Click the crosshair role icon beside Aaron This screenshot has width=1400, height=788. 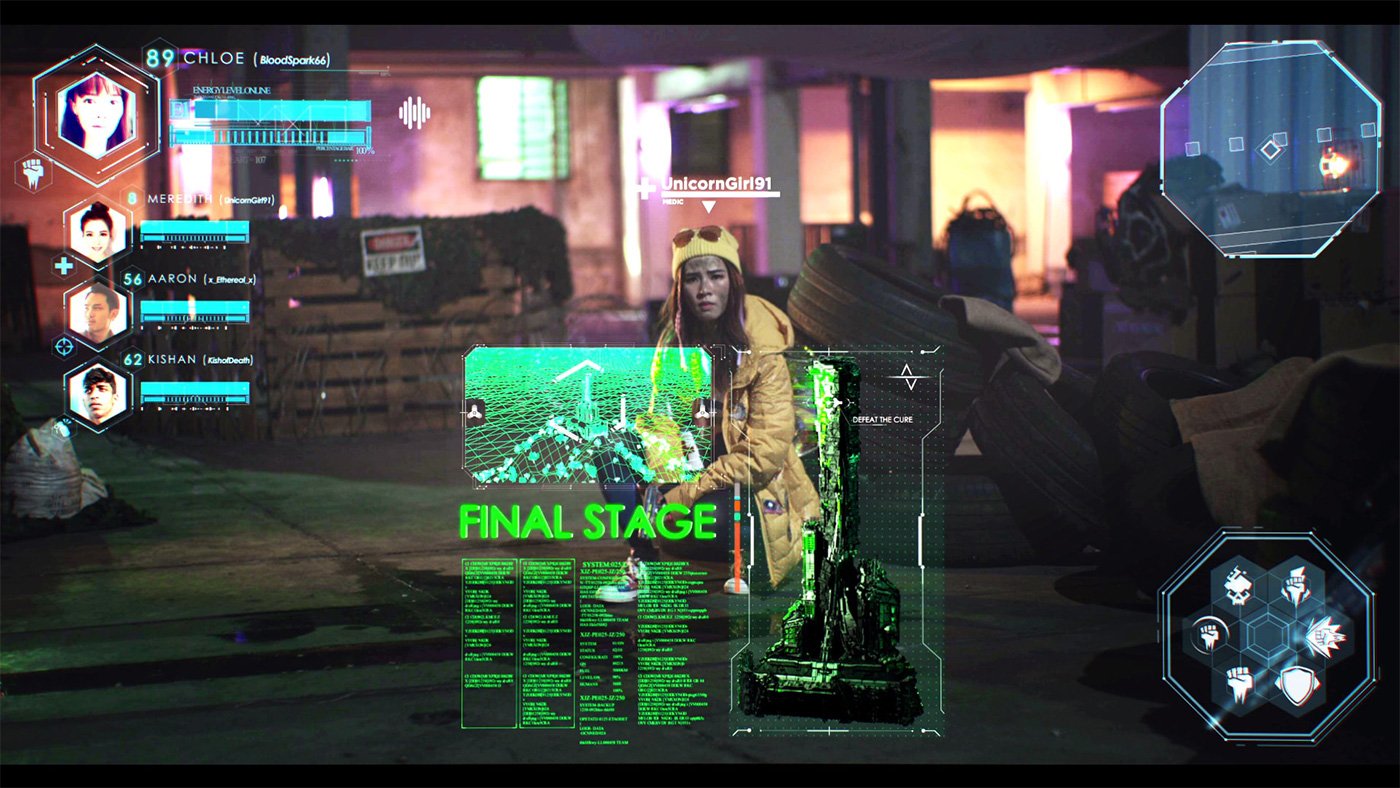click(63, 347)
